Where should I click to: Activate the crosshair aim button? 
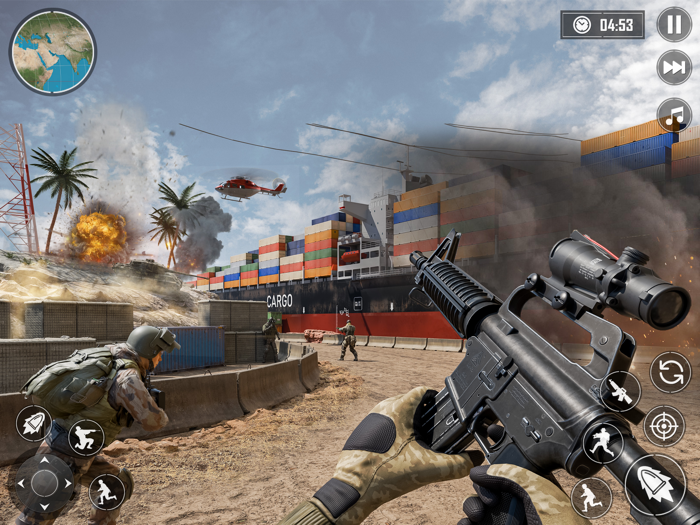tap(664, 426)
